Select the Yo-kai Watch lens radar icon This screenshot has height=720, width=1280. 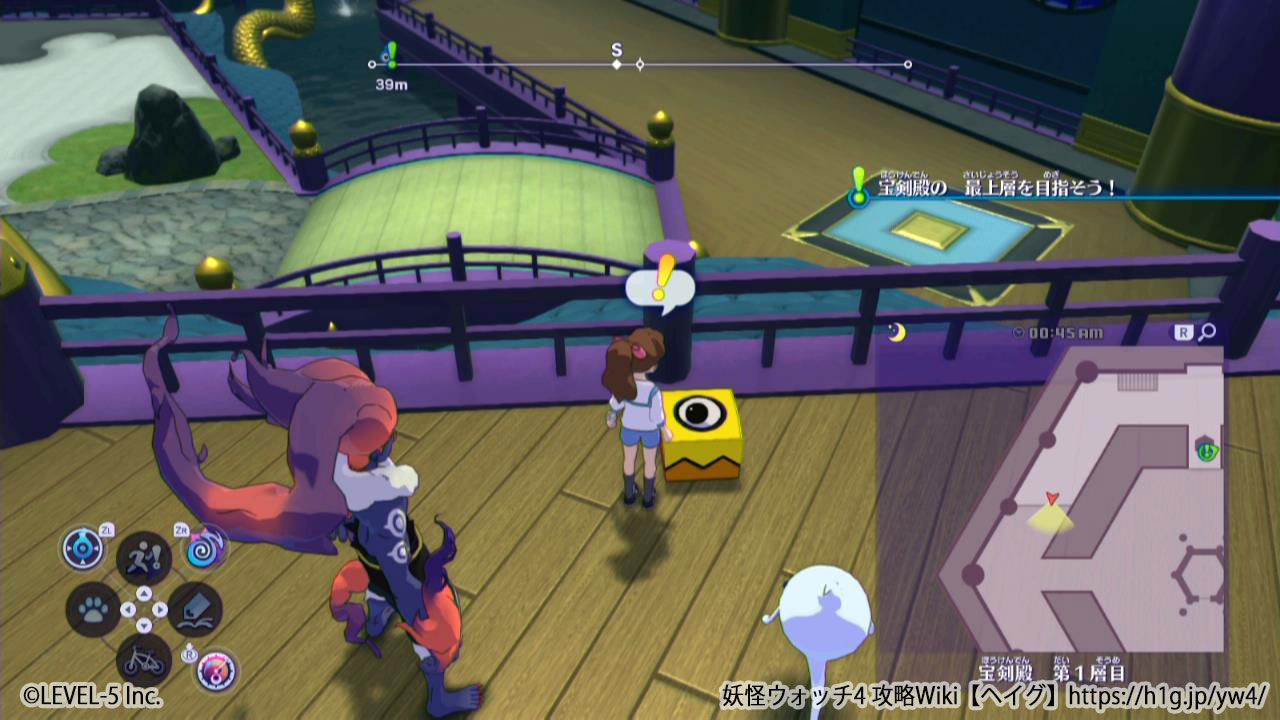click(x=83, y=549)
